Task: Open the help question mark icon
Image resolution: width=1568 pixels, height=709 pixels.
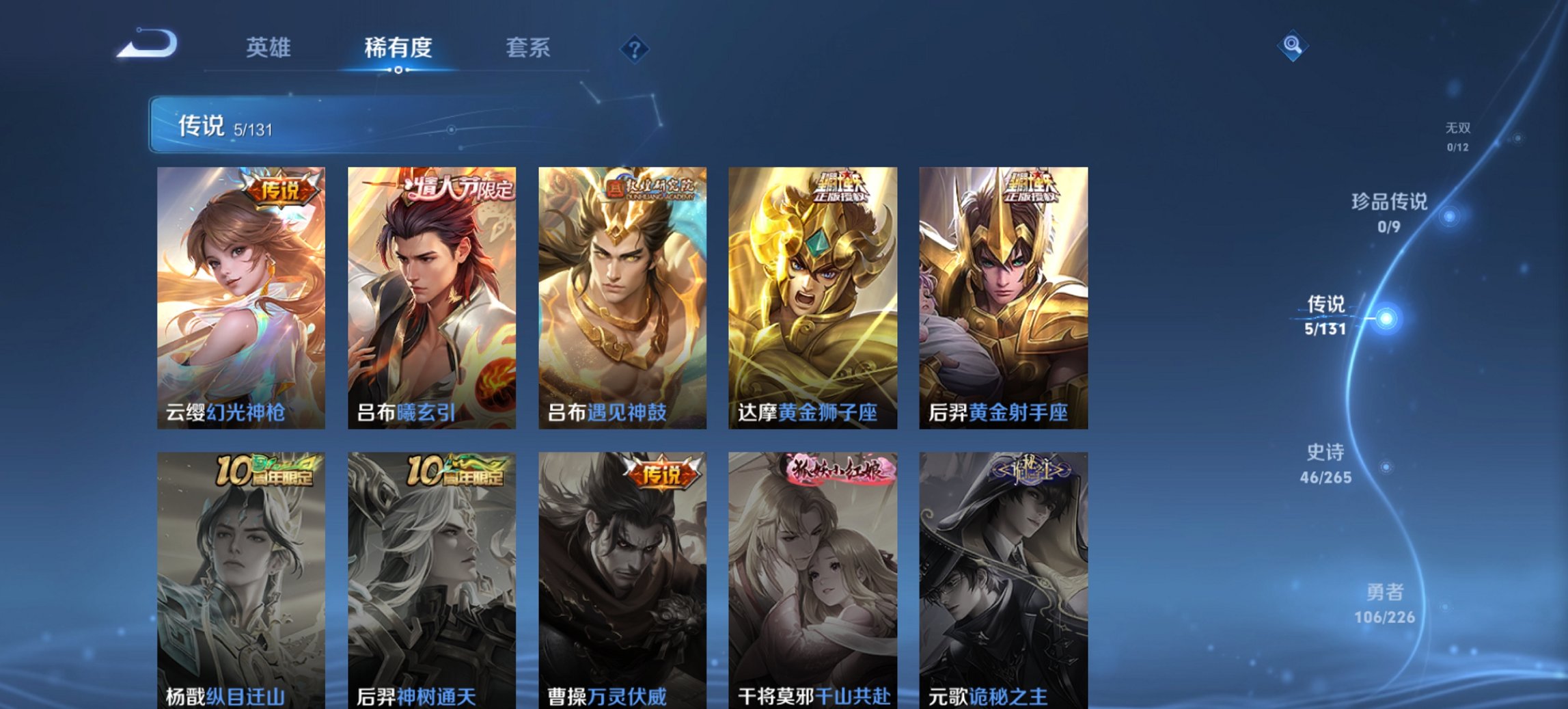Action: click(x=635, y=48)
